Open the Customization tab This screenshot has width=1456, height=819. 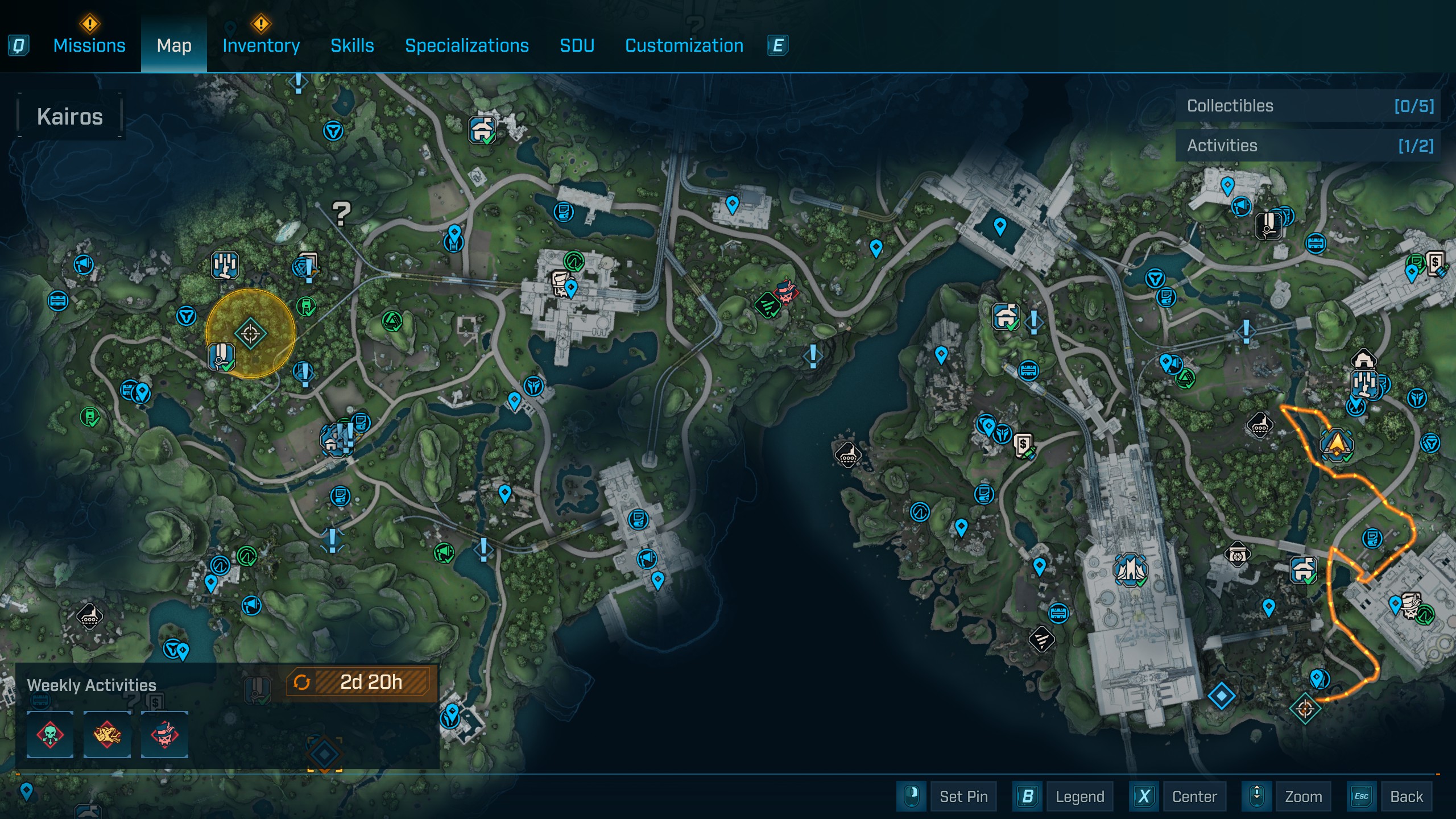point(684,45)
